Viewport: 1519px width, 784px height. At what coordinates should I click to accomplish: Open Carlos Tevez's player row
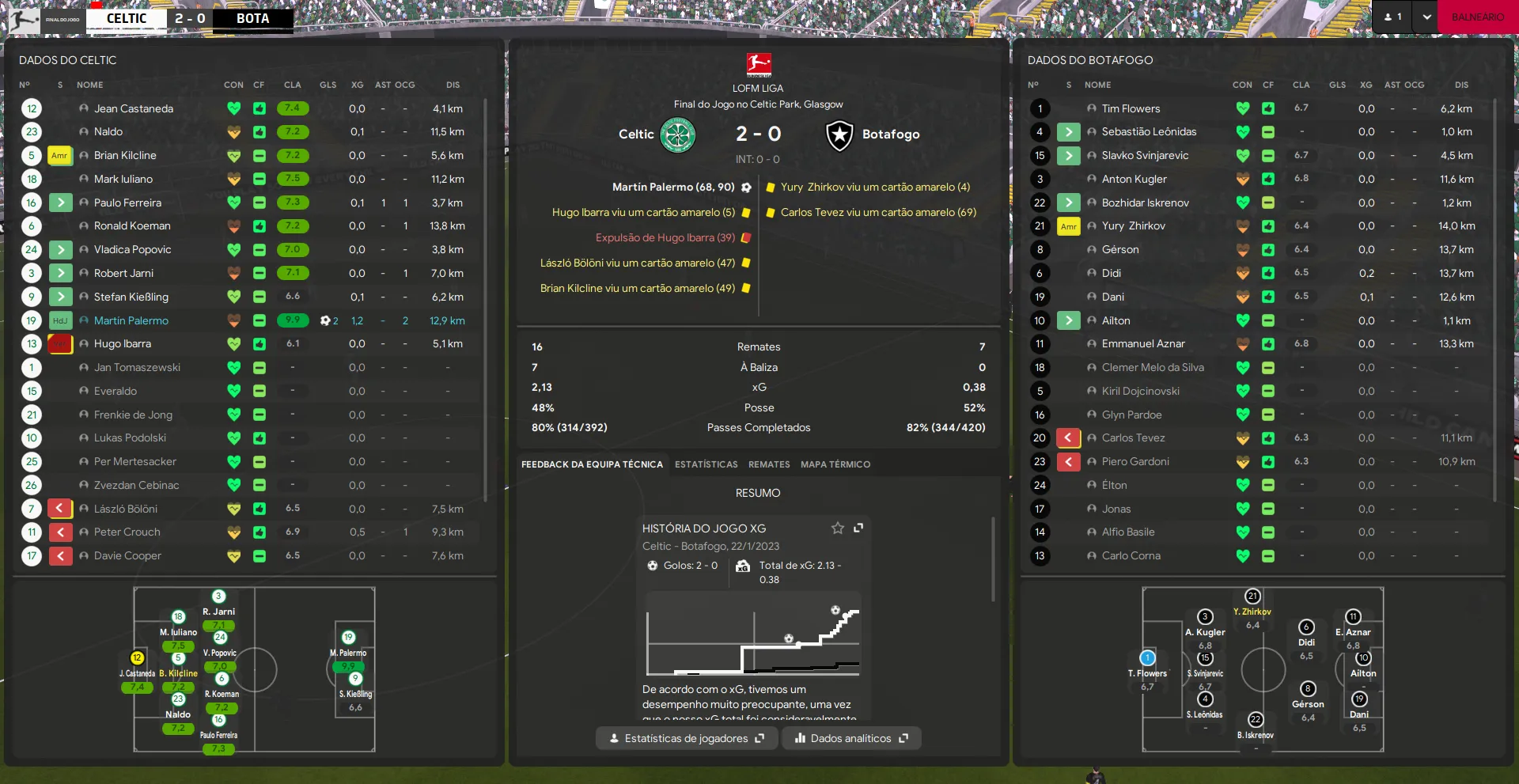1133,438
